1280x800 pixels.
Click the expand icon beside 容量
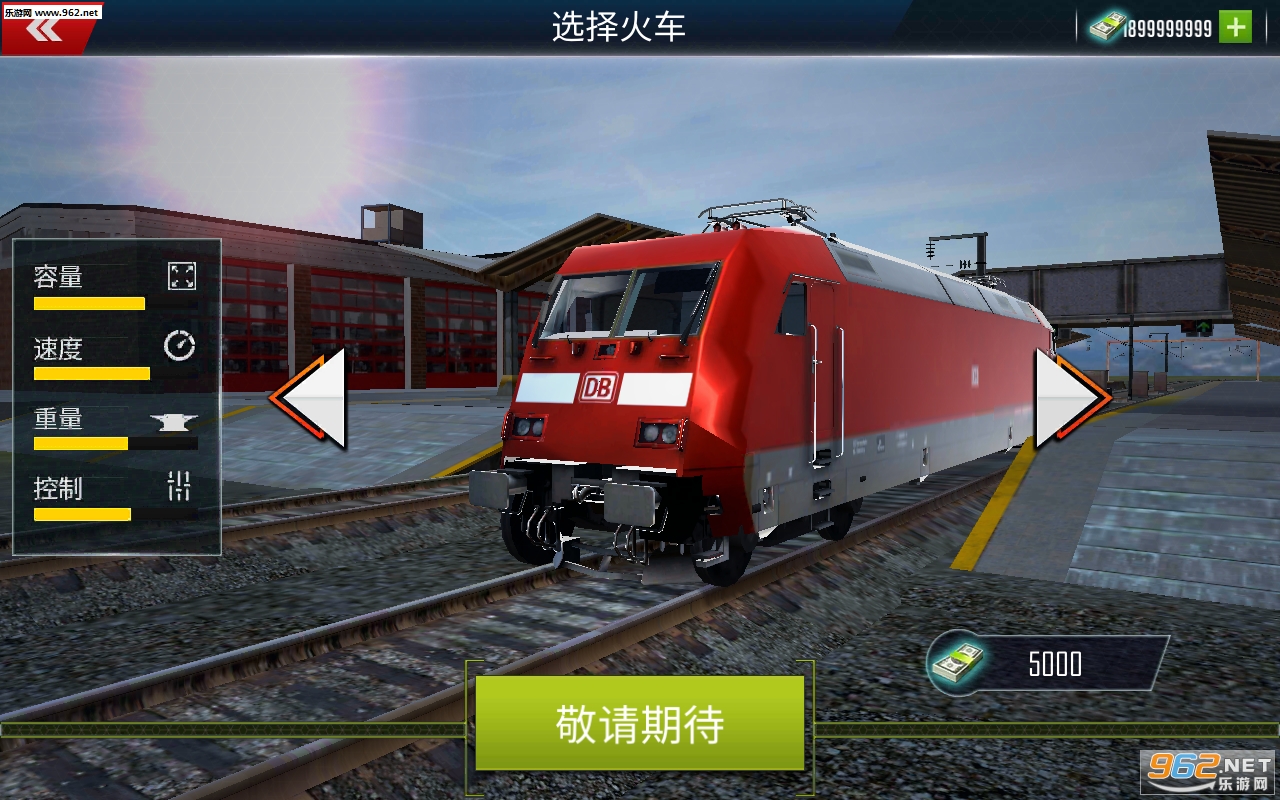click(180, 277)
